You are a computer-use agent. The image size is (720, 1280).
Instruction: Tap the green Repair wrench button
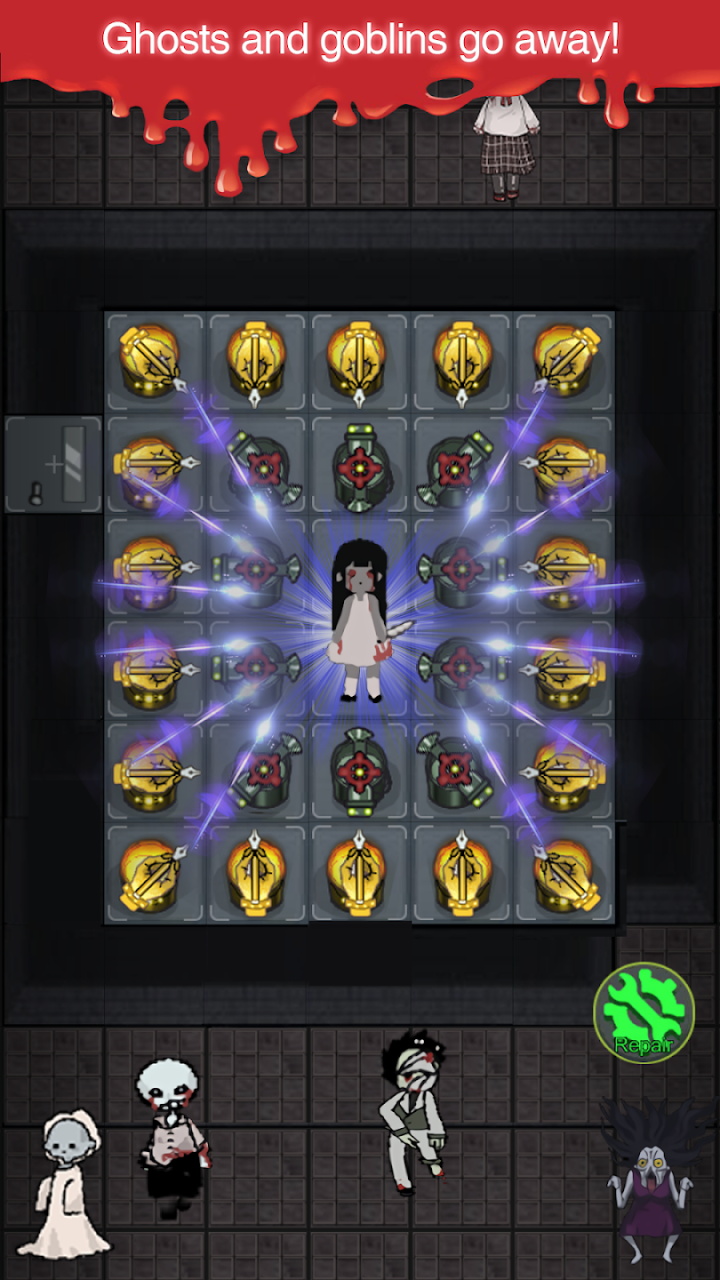[644, 1012]
